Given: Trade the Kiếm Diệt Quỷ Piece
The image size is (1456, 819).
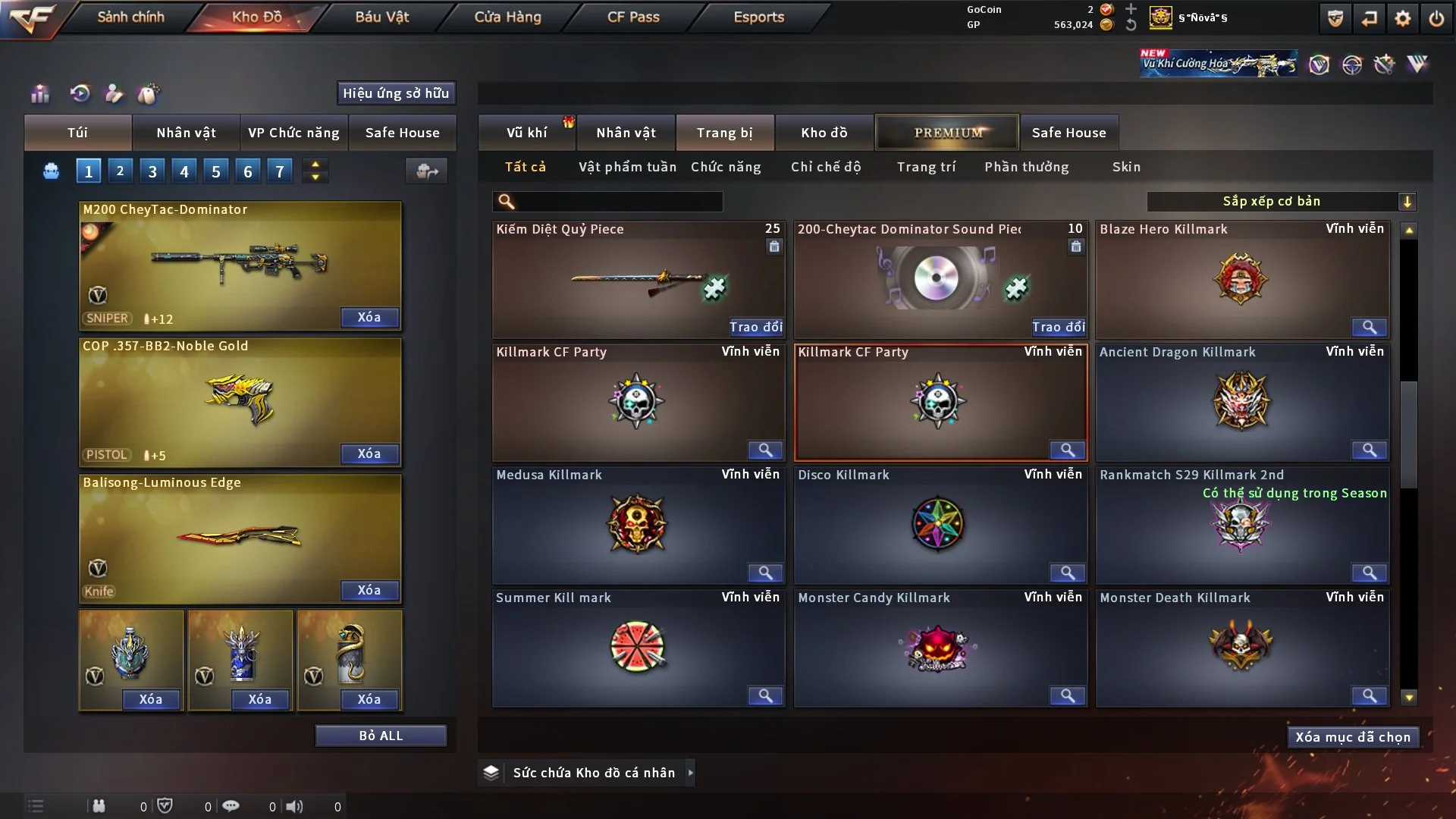Looking at the screenshot, I should [x=755, y=327].
